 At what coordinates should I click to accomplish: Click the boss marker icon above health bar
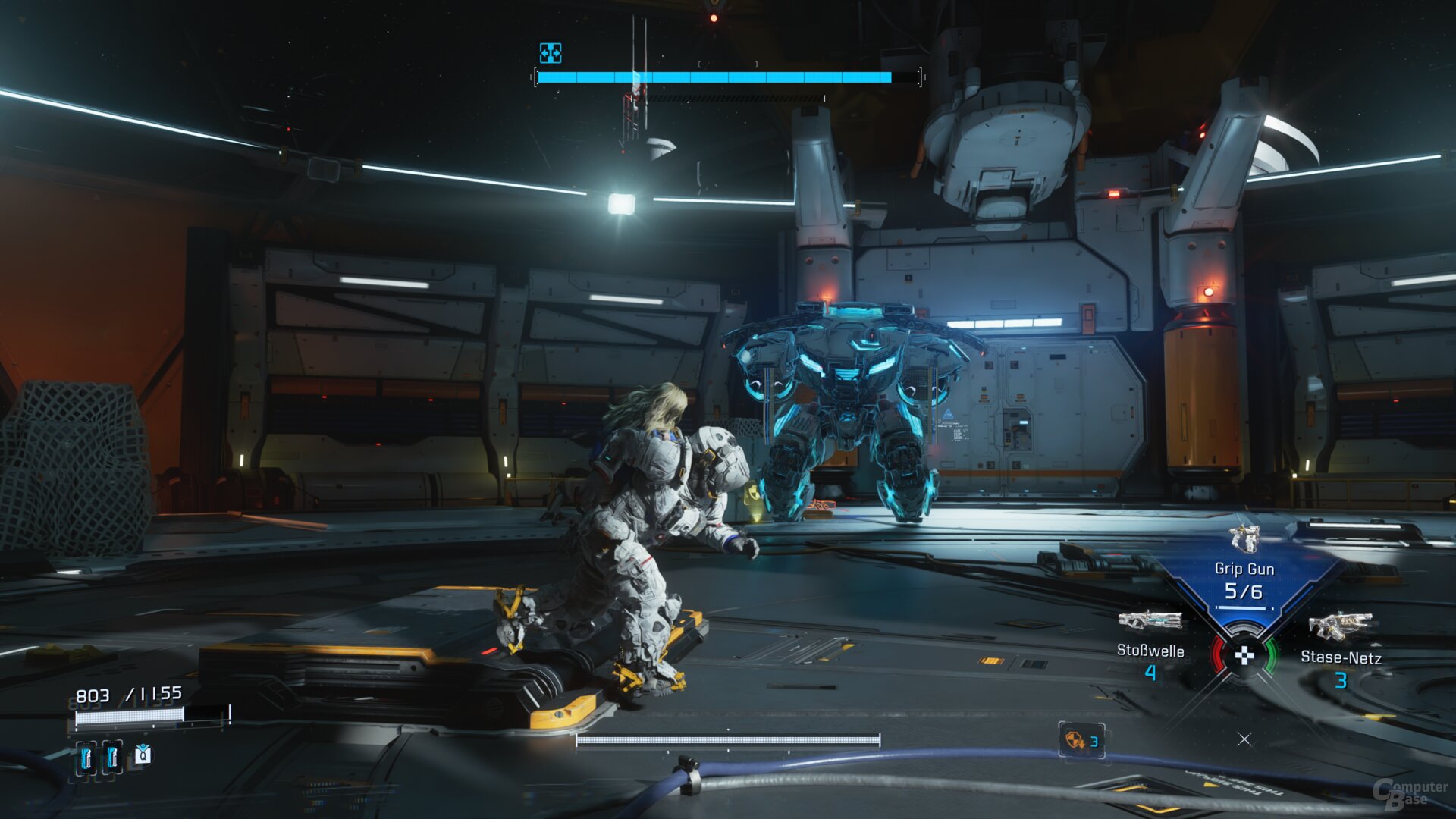pos(551,53)
